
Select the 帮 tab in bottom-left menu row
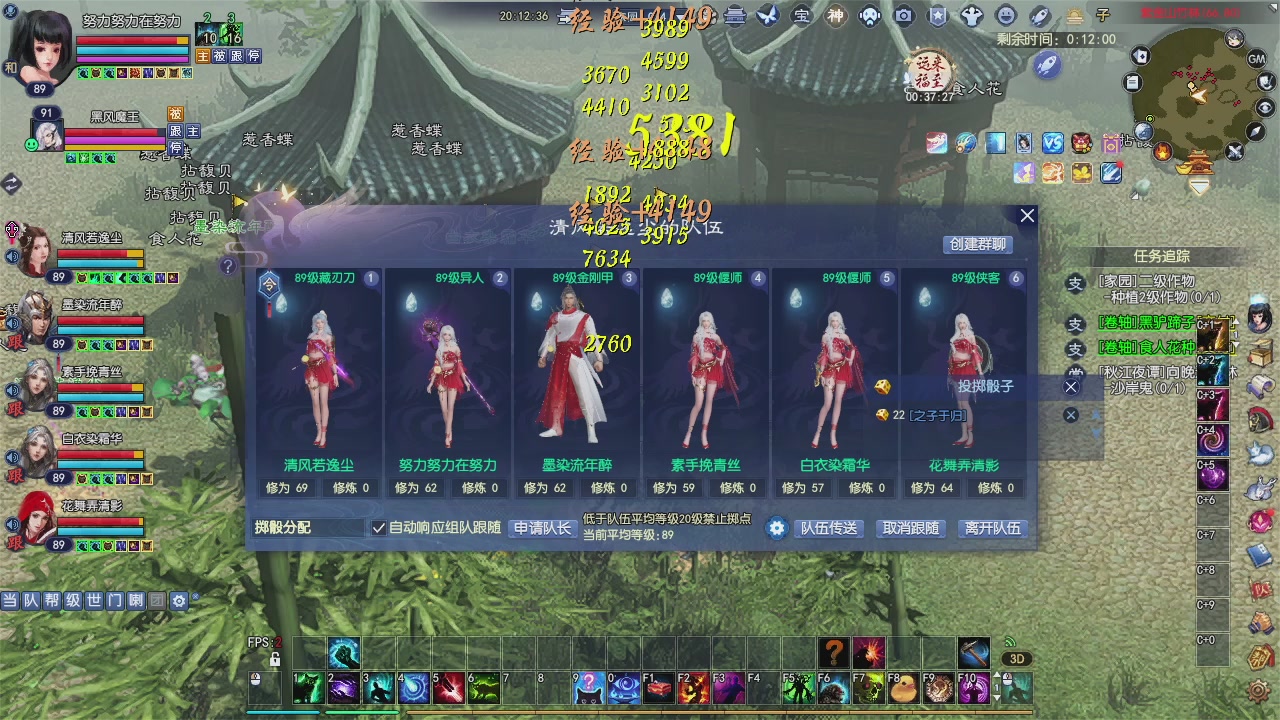coord(52,600)
